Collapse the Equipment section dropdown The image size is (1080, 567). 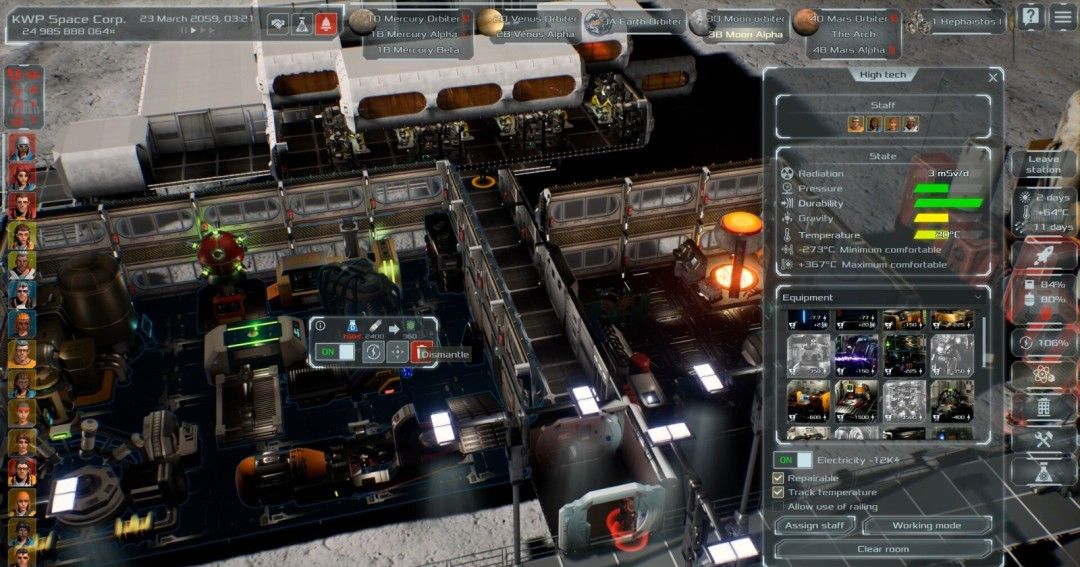[x=977, y=297]
